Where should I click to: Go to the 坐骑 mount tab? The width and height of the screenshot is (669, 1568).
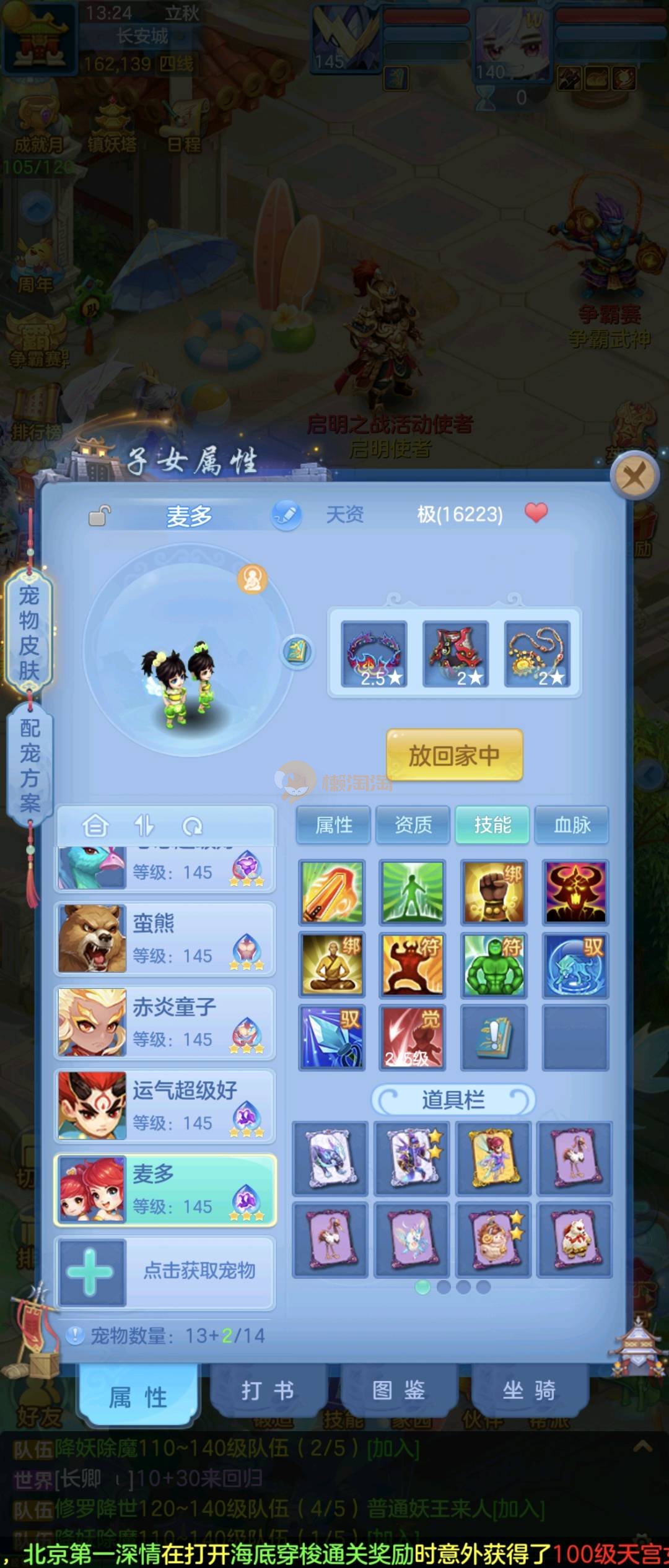coord(528,1390)
